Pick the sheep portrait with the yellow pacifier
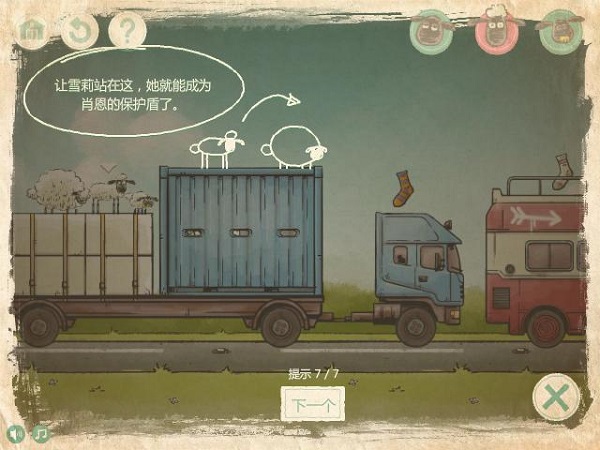 click(560, 30)
